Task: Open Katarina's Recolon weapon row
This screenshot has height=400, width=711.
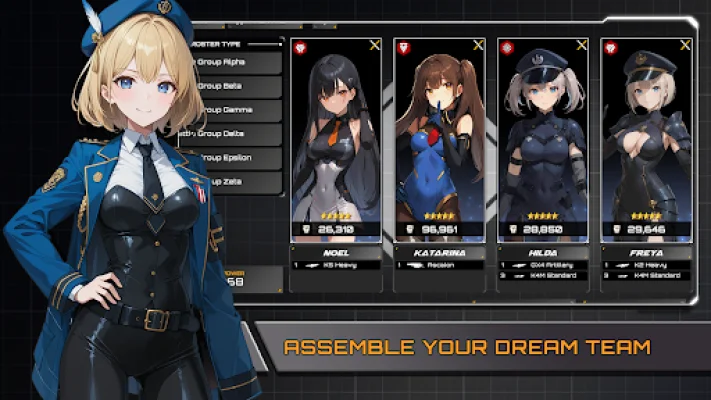Action: pyautogui.click(x=439, y=264)
